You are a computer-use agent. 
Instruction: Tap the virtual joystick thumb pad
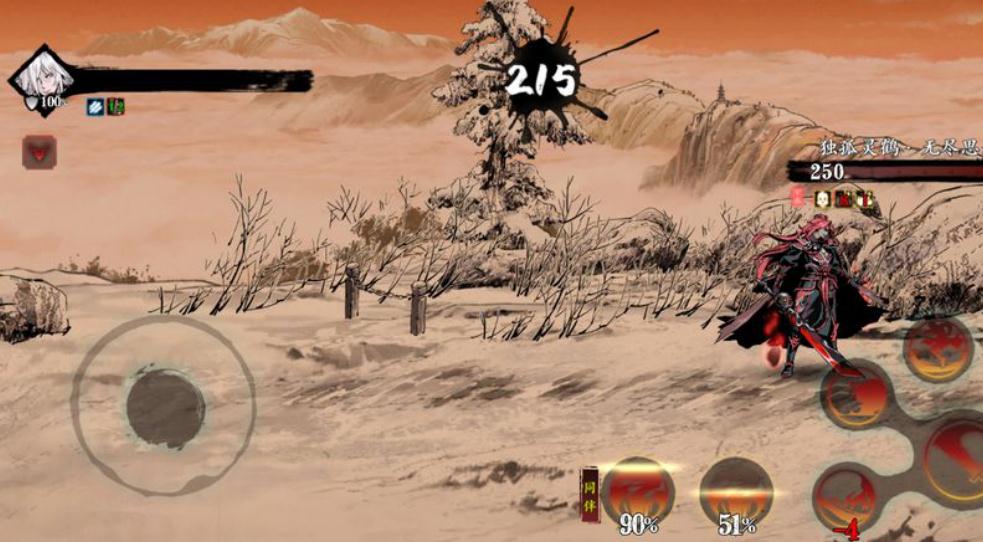pyautogui.click(x=166, y=408)
